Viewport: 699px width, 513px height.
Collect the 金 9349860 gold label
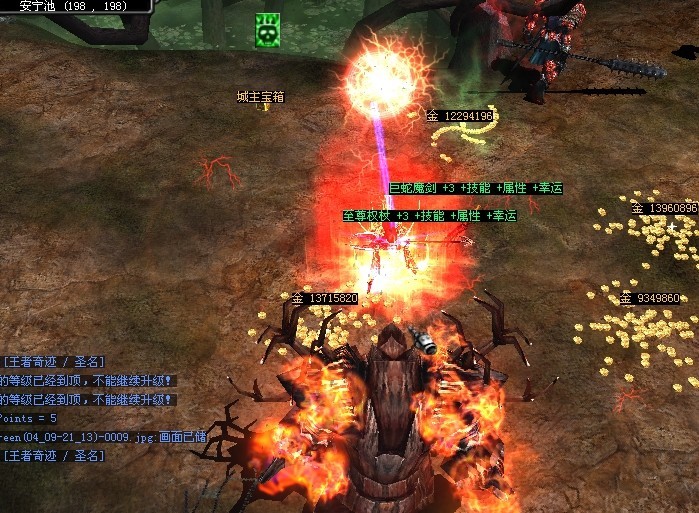pyautogui.click(x=650, y=298)
